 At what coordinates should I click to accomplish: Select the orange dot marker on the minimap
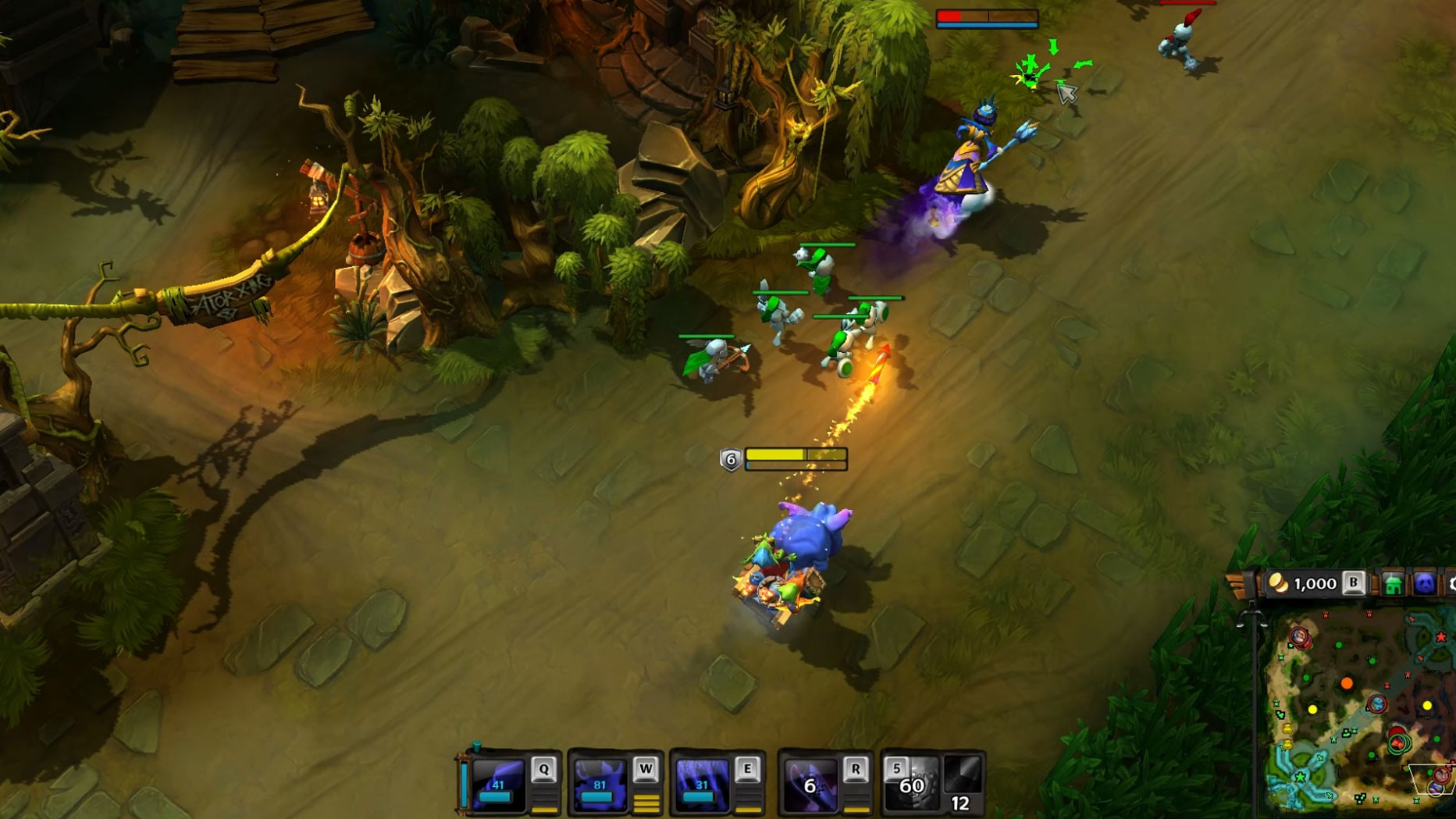pyautogui.click(x=1347, y=684)
